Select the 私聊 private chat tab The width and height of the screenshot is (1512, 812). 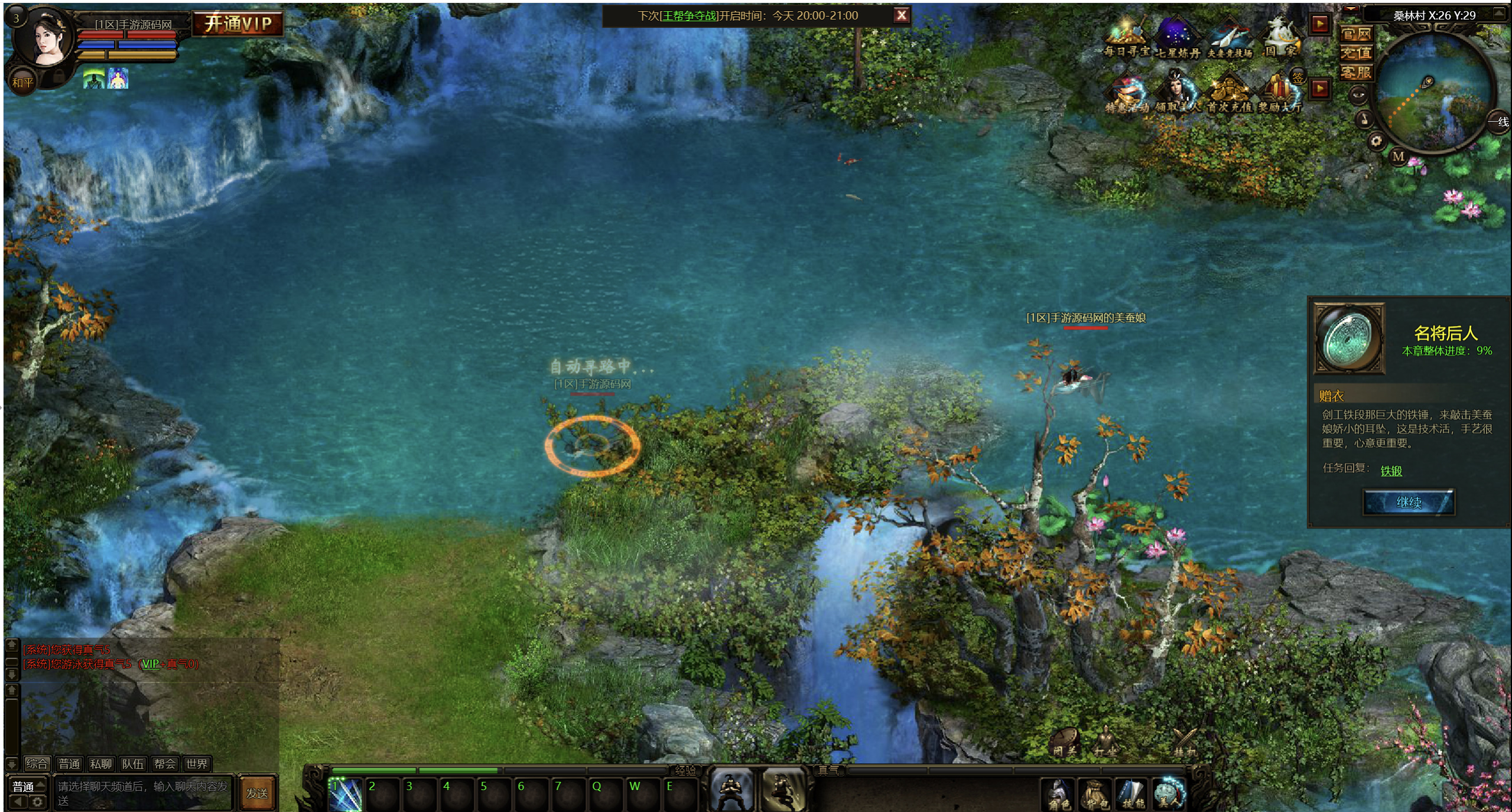100,764
